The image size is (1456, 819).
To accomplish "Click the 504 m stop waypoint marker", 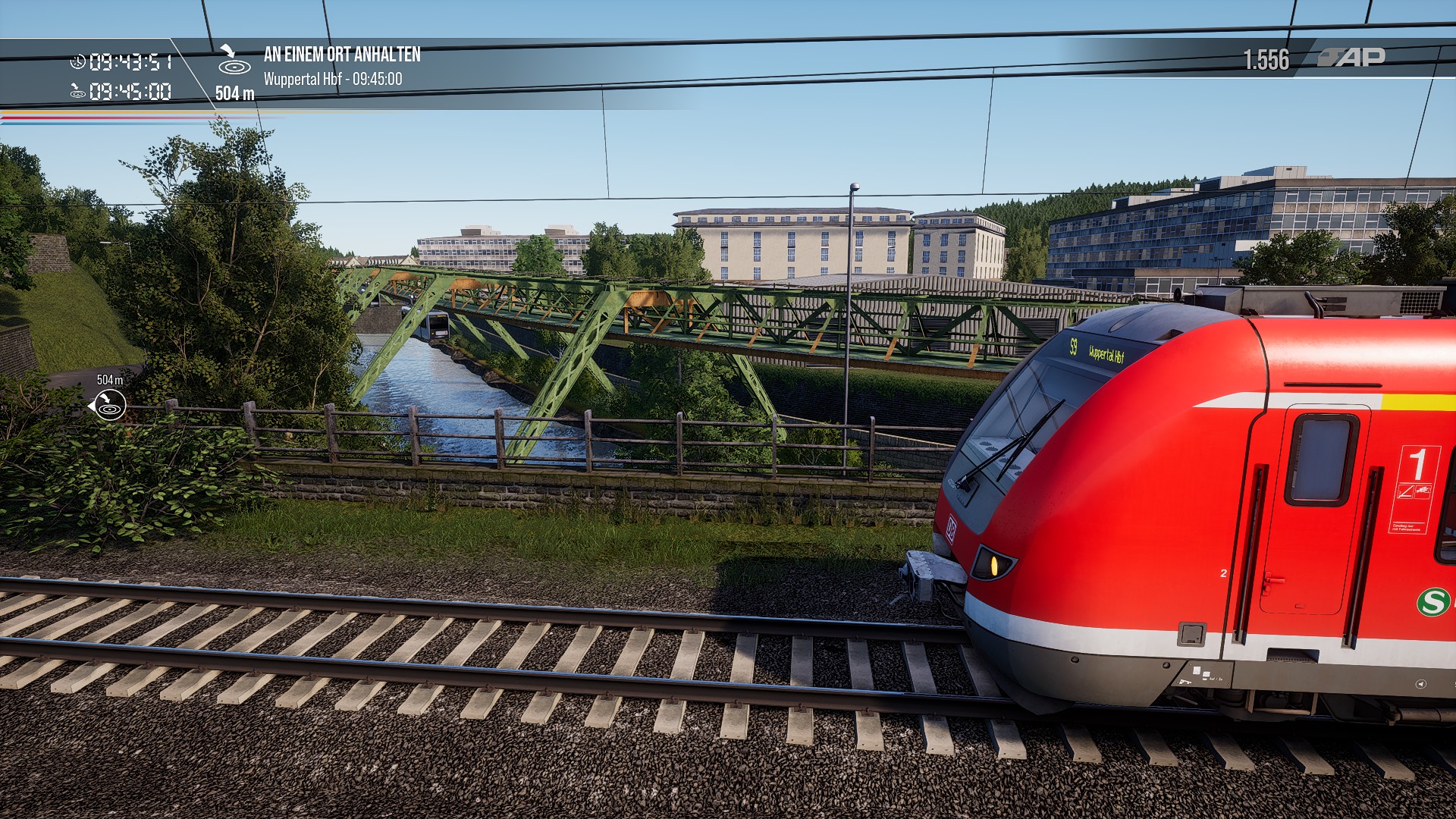I will [x=109, y=405].
